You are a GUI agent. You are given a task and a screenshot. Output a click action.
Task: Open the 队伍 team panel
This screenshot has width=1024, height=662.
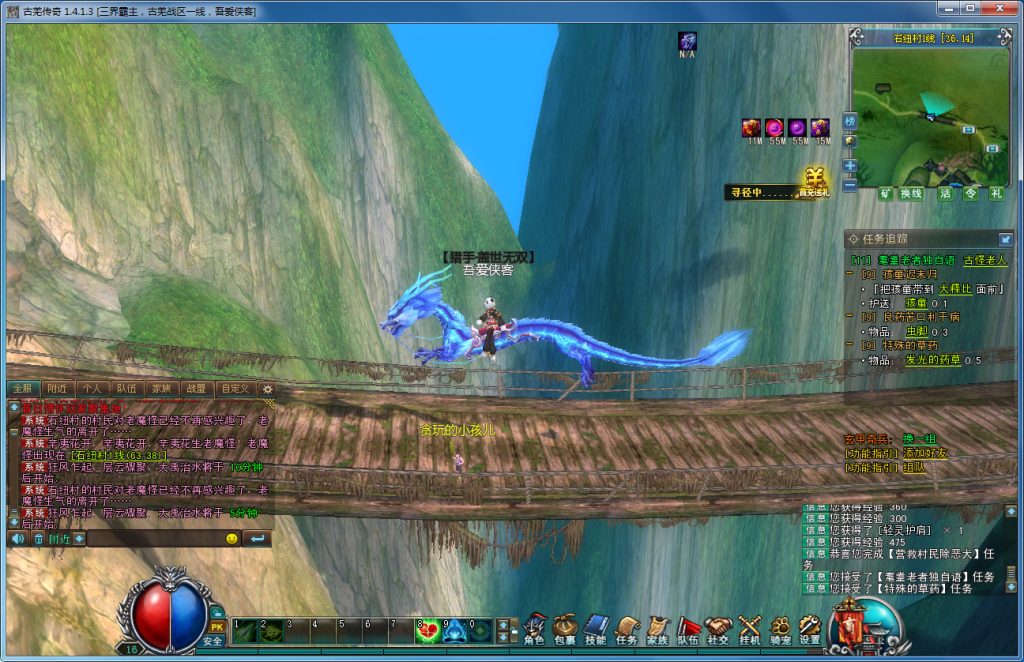[x=688, y=627]
